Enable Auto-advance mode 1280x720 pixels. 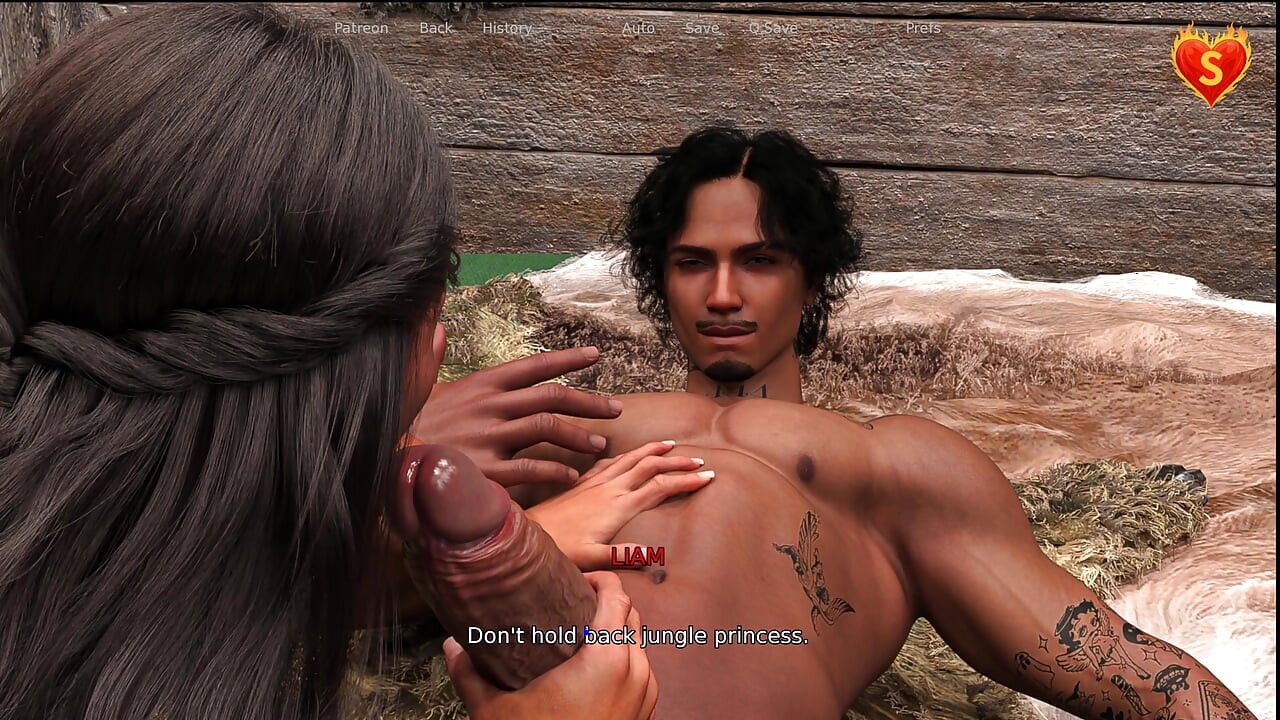tap(638, 28)
